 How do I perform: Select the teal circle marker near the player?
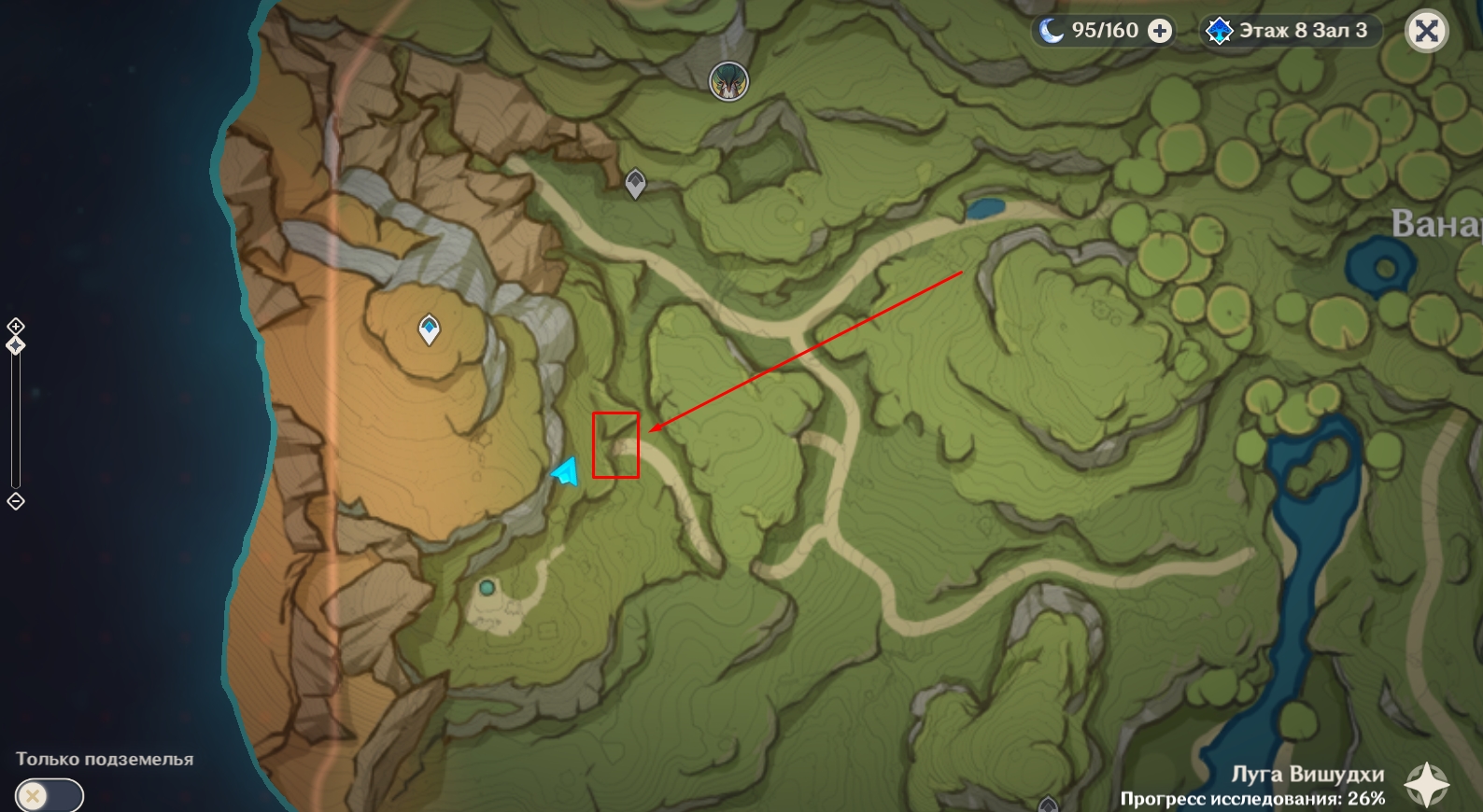pos(487,588)
